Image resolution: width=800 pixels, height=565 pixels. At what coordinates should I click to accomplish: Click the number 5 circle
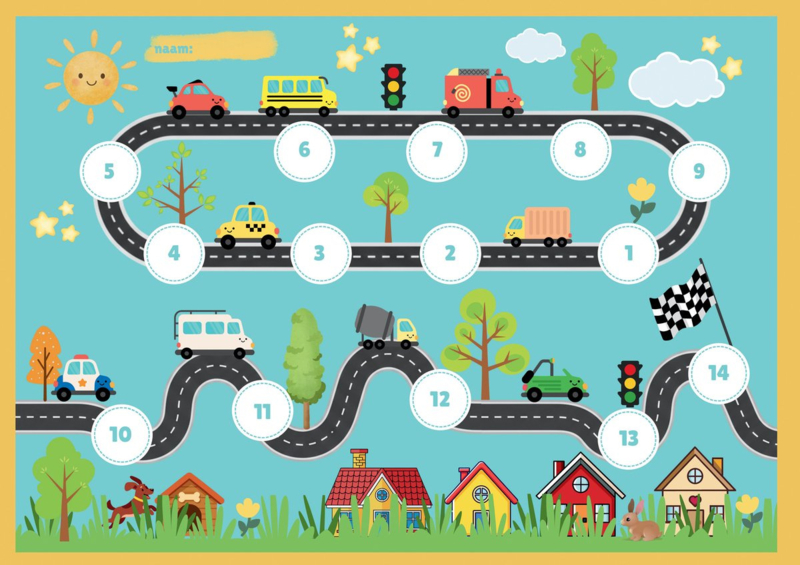click(109, 171)
